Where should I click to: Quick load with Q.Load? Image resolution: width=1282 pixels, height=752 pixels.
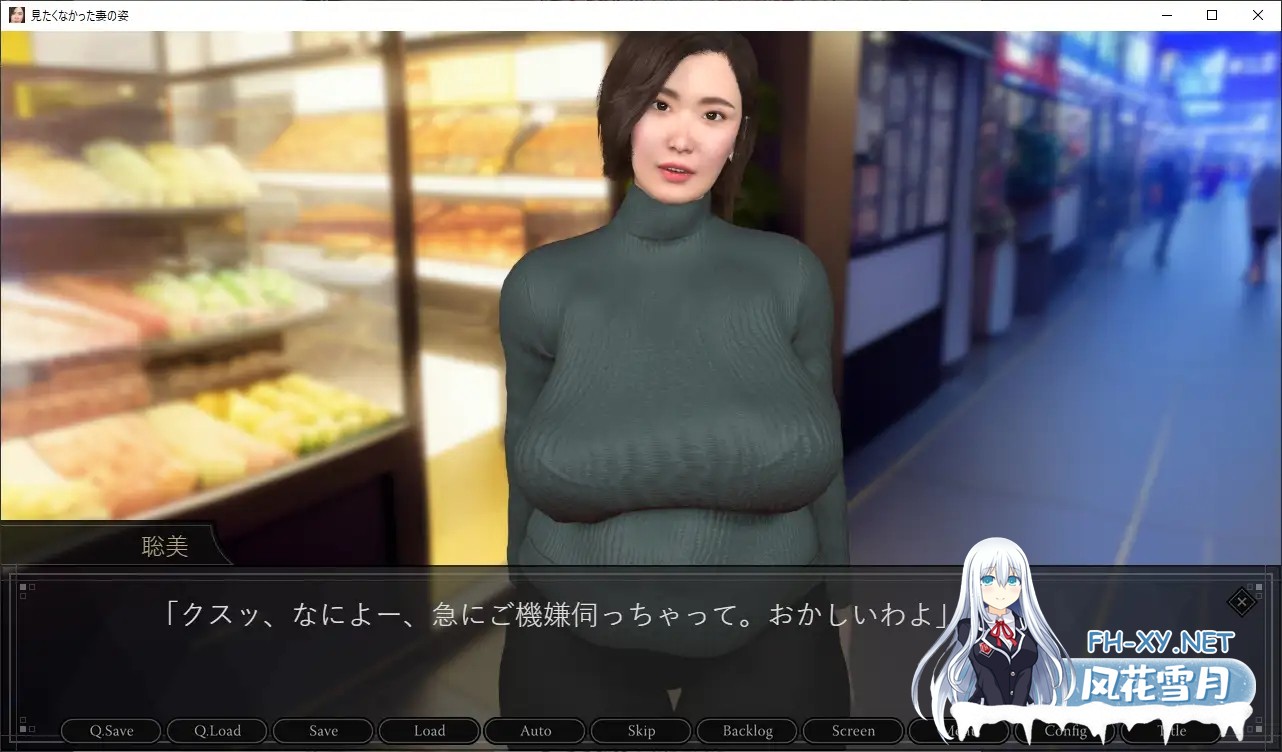tap(217, 731)
